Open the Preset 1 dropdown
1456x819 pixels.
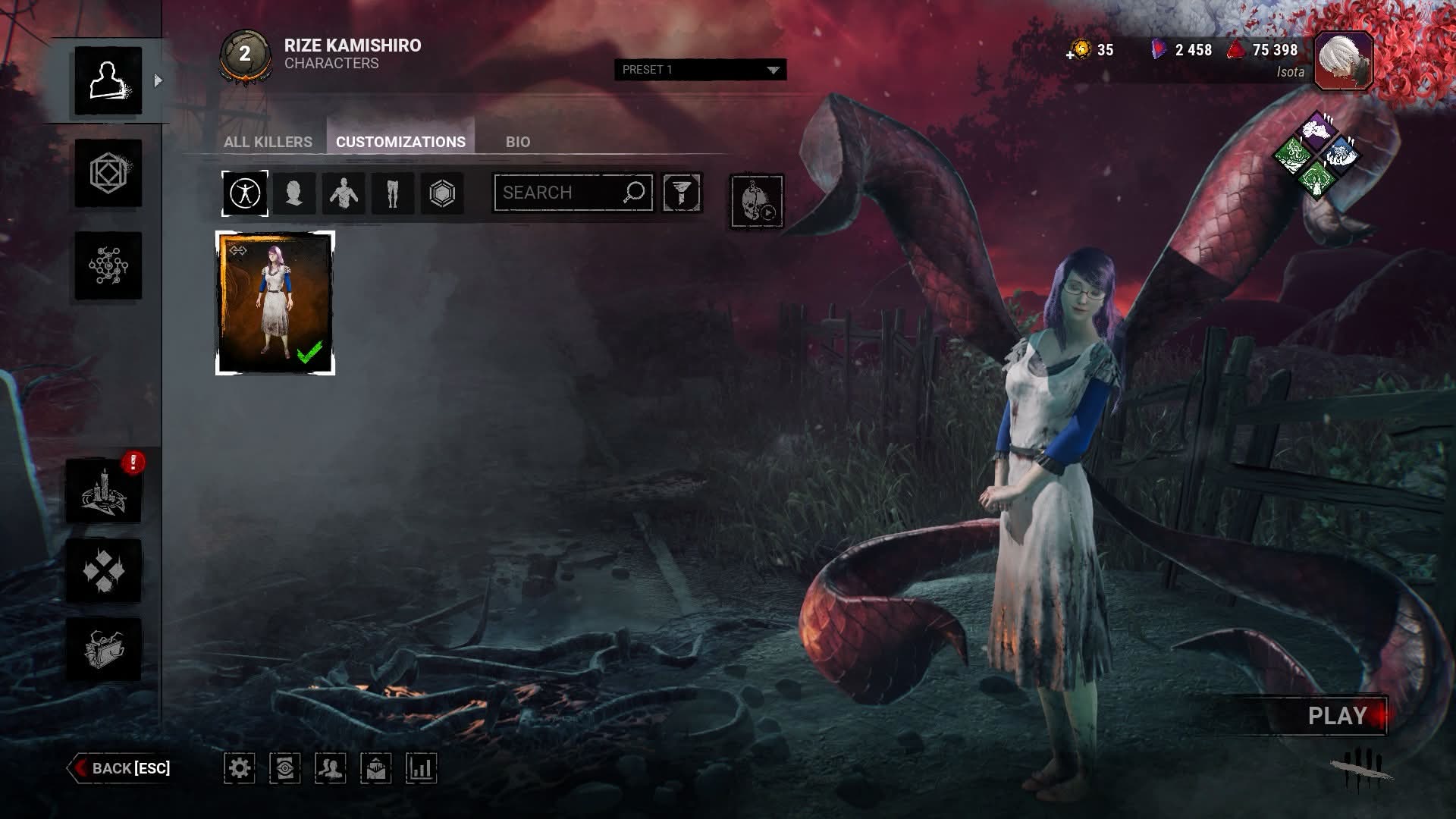(700, 70)
